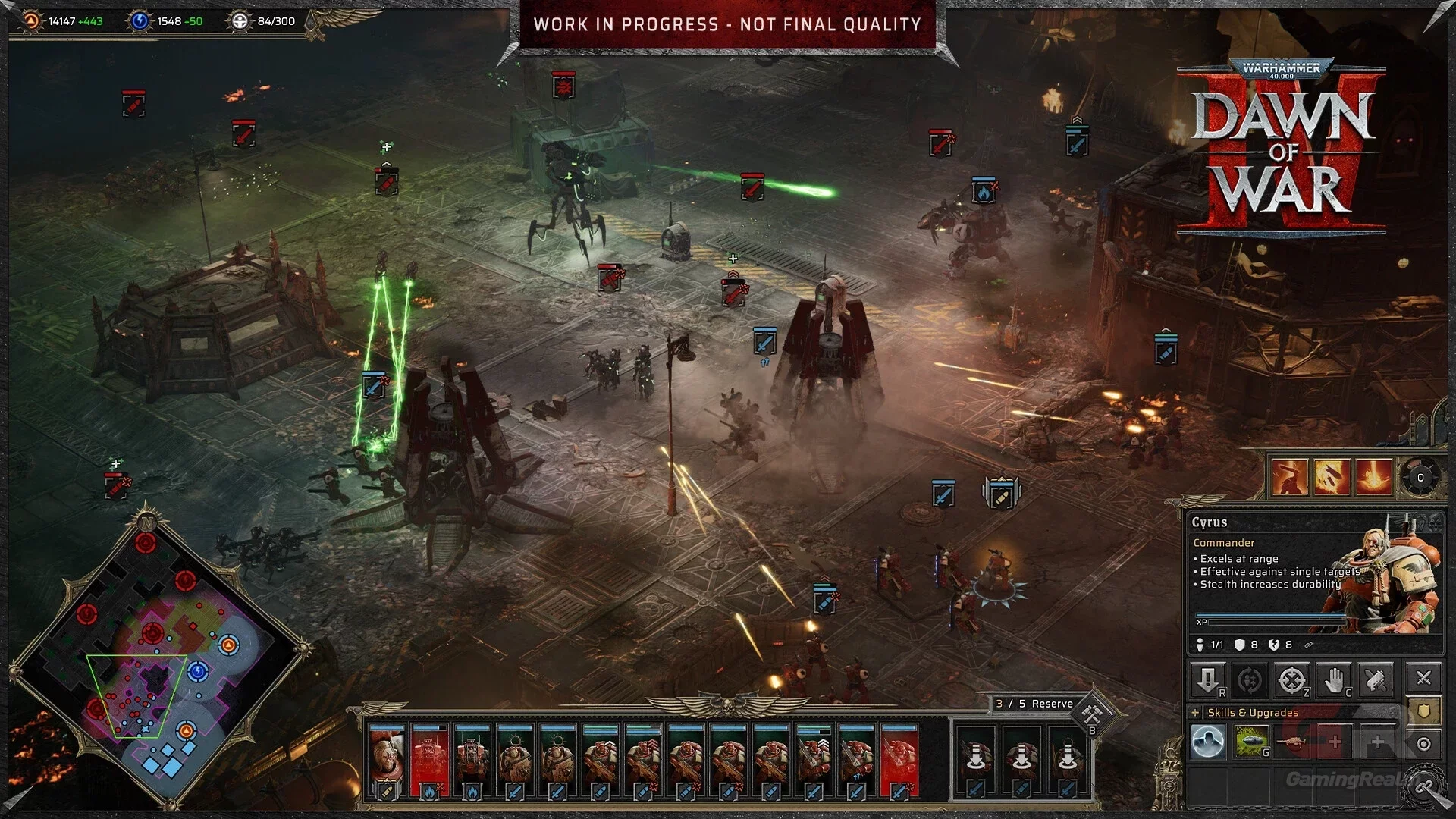Activate the attack-move targeting icon marked Z
This screenshot has width=1456, height=819.
tap(1293, 679)
